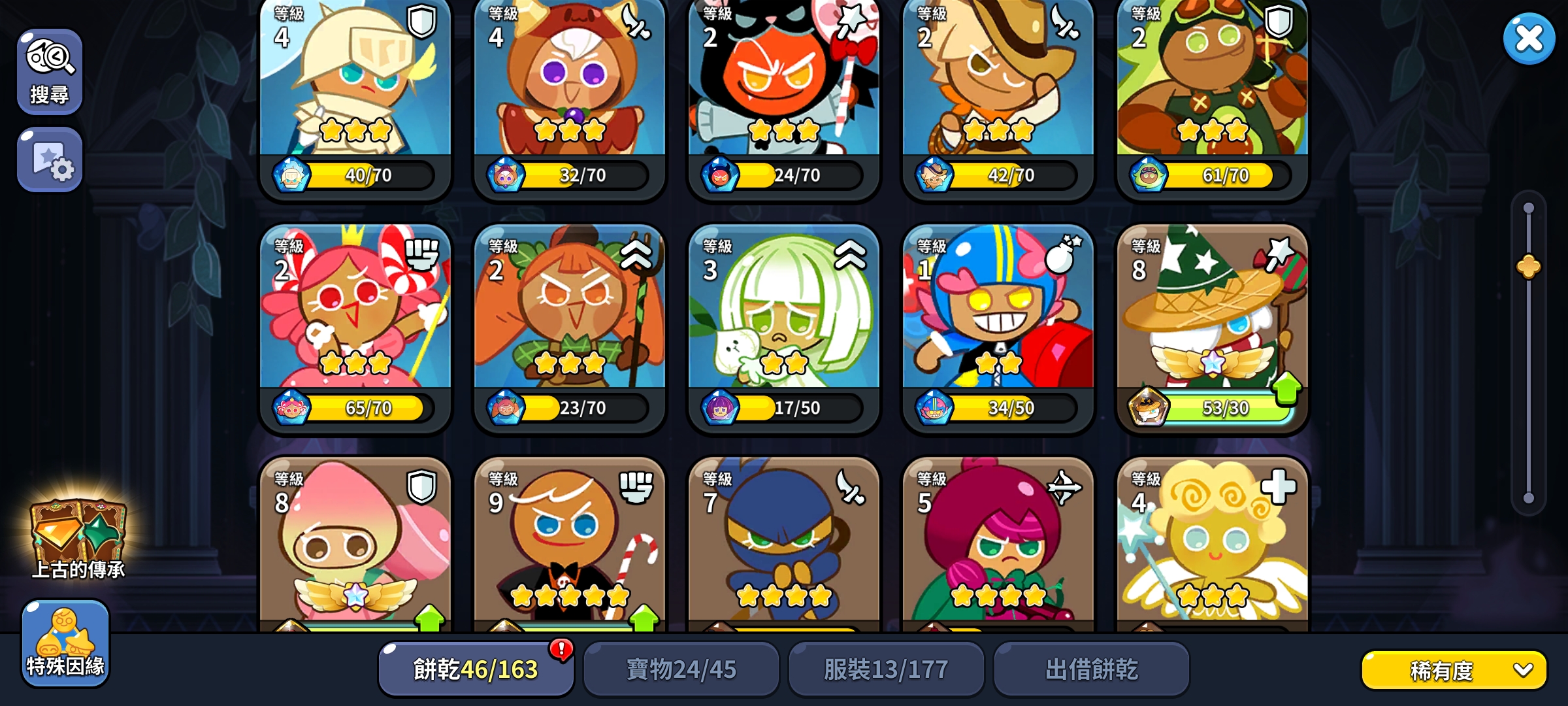Click the shield role icon on level 4 knight cookie
The height and width of the screenshot is (706, 1568).
[422, 21]
